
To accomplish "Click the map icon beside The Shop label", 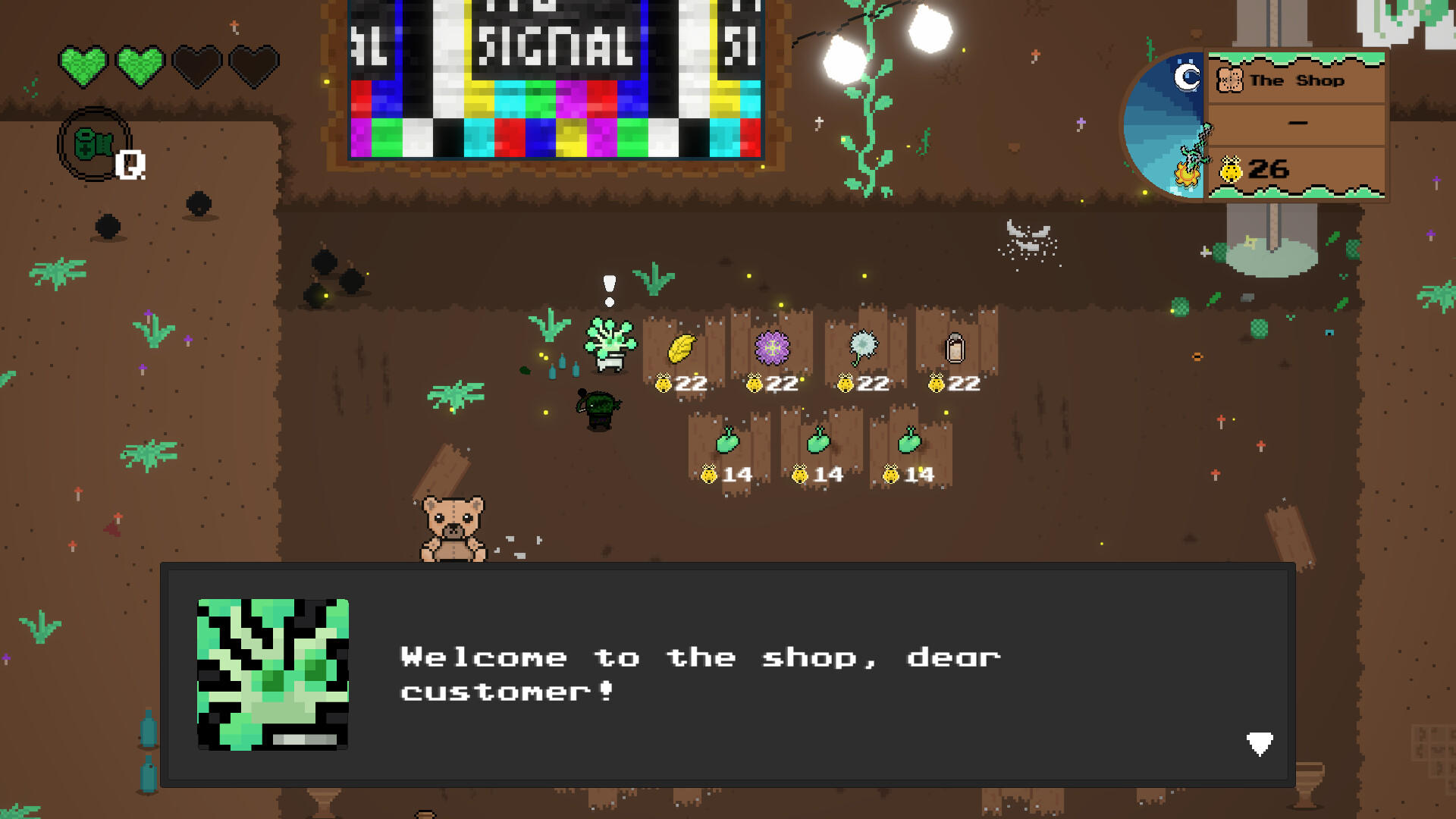I will tap(1230, 79).
